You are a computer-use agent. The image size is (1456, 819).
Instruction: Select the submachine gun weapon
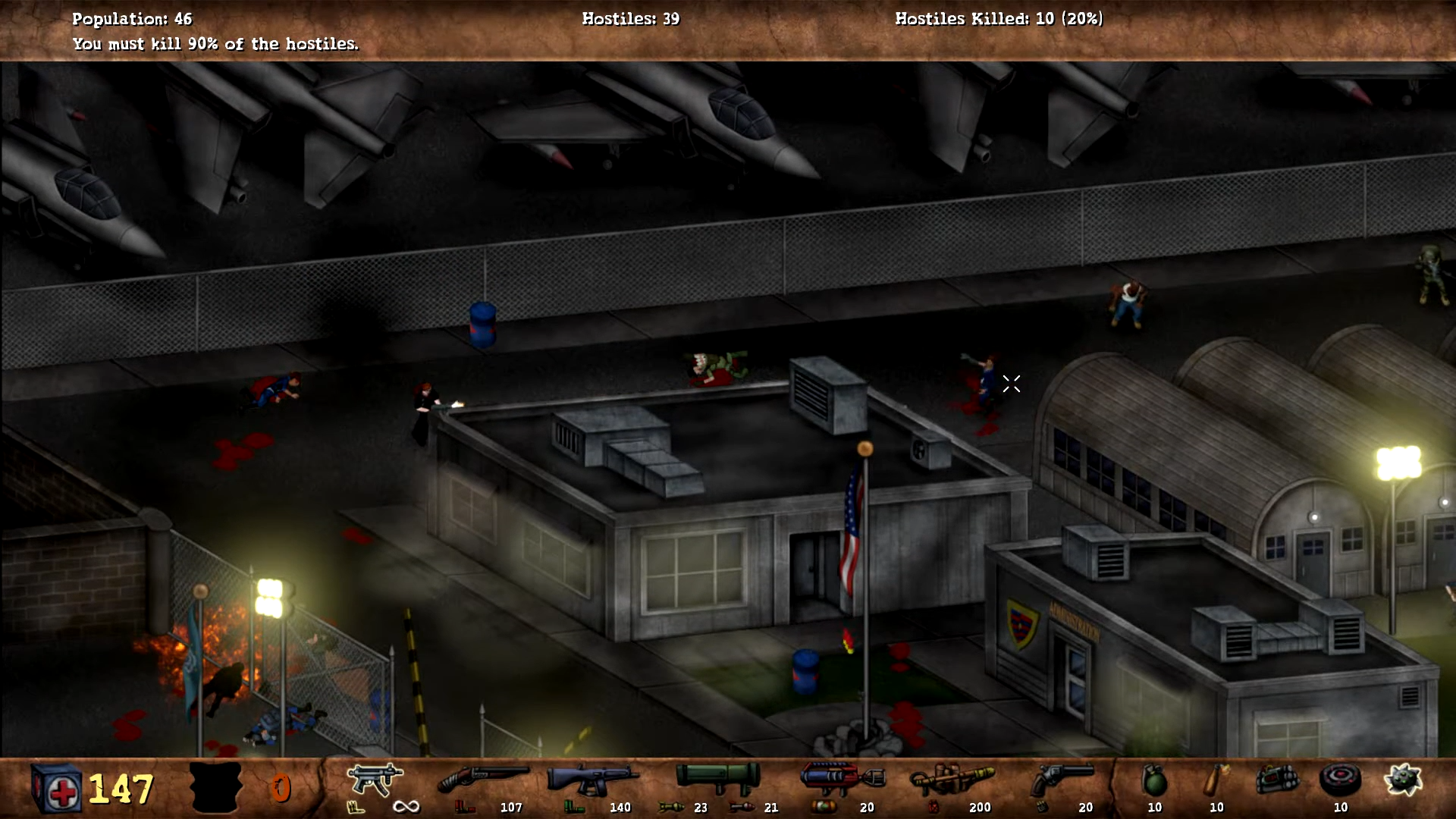click(x=374, y=780)
